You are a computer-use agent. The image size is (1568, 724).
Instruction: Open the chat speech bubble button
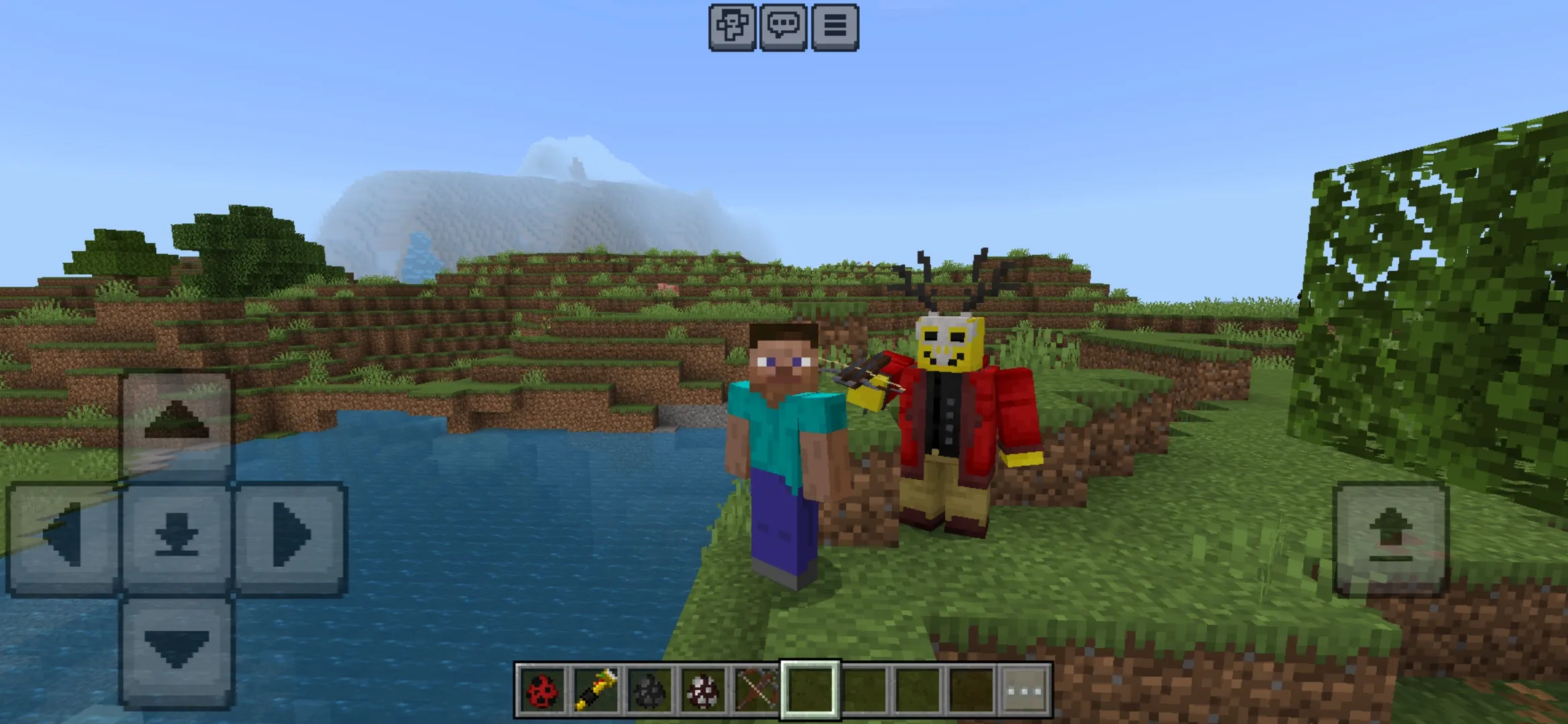pyautogui.click(x=783, y=27)
